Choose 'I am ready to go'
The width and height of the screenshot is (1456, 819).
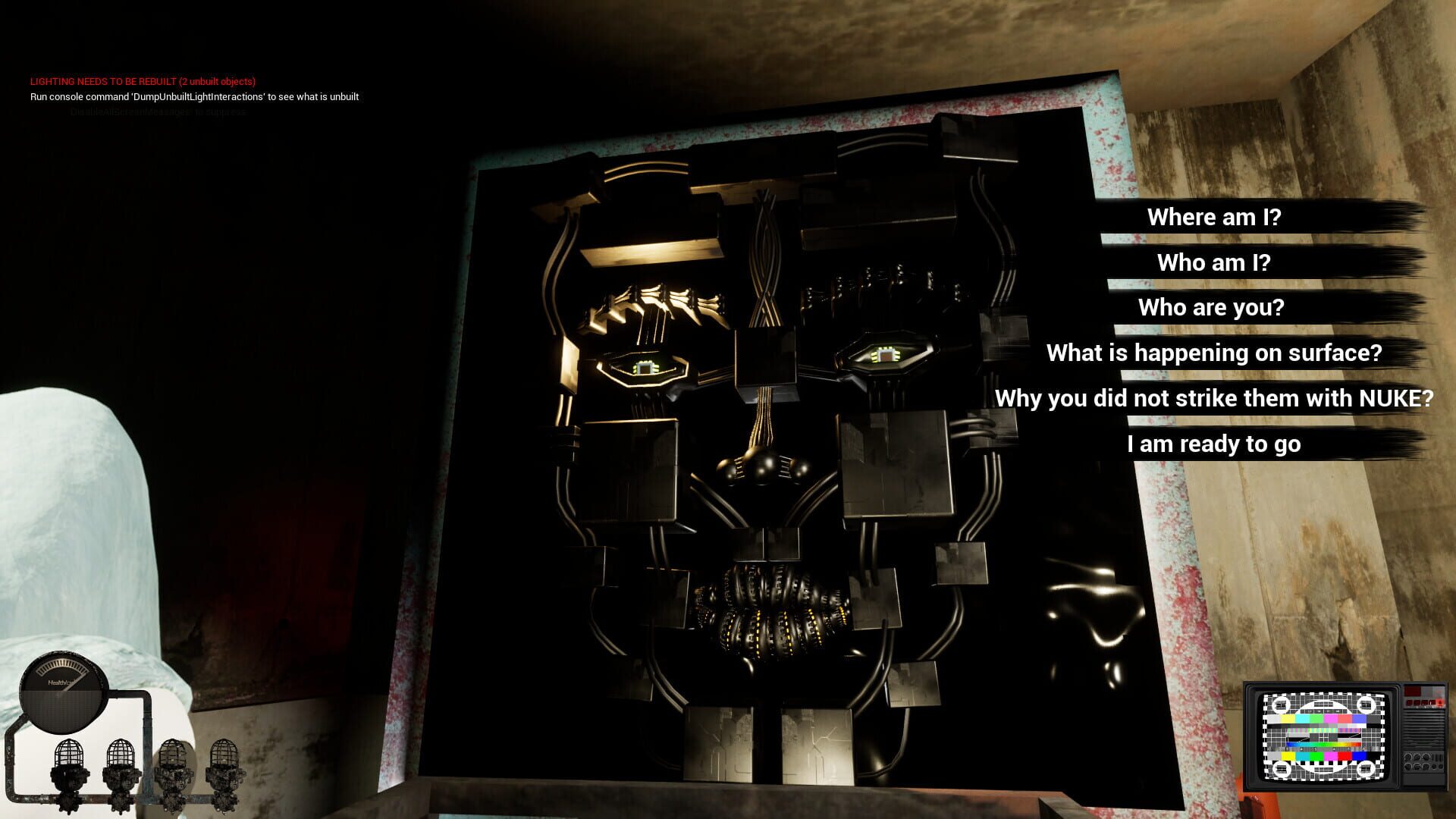click(1213, 444)
